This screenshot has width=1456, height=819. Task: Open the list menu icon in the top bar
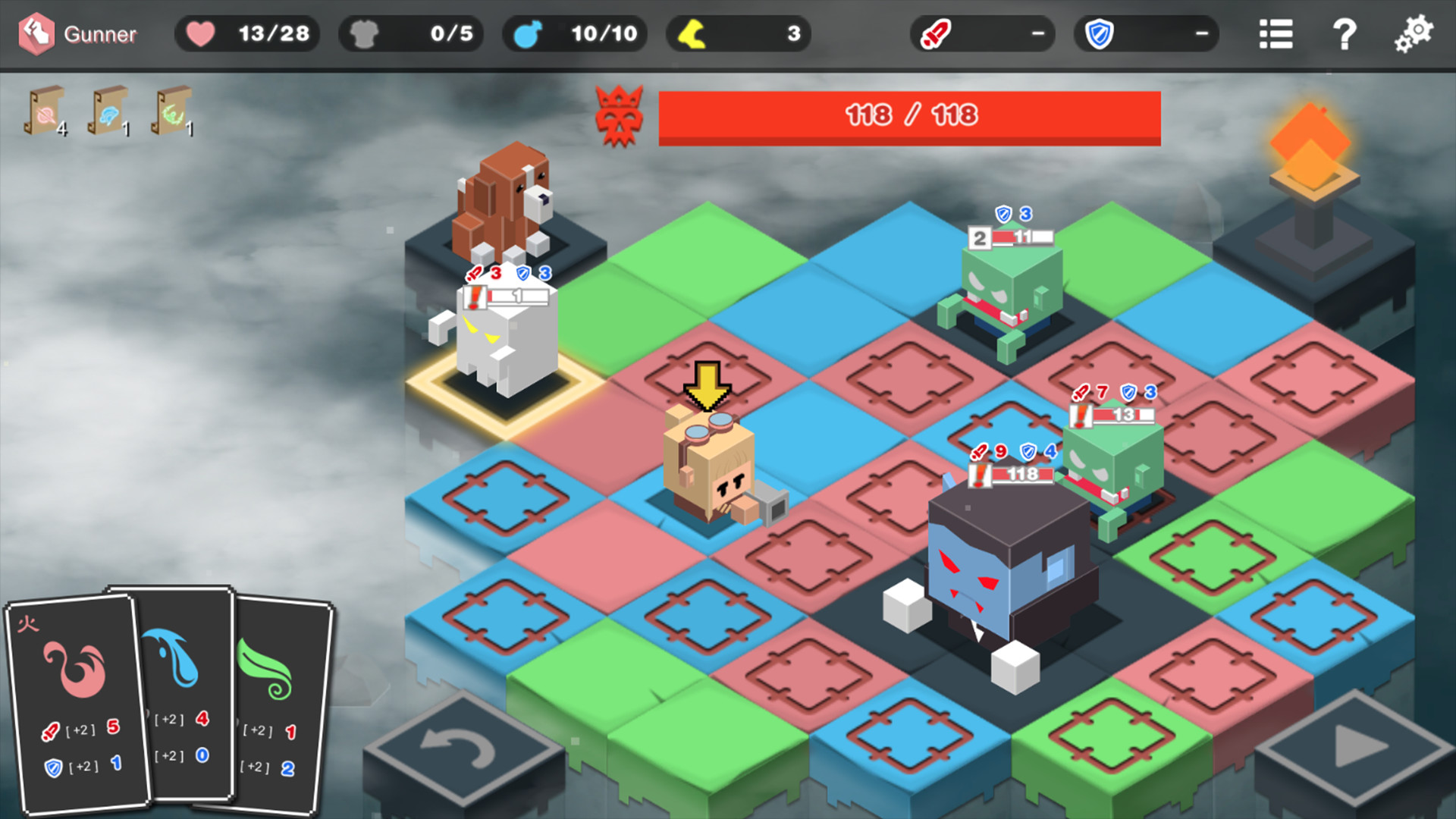pos(1276,33)
